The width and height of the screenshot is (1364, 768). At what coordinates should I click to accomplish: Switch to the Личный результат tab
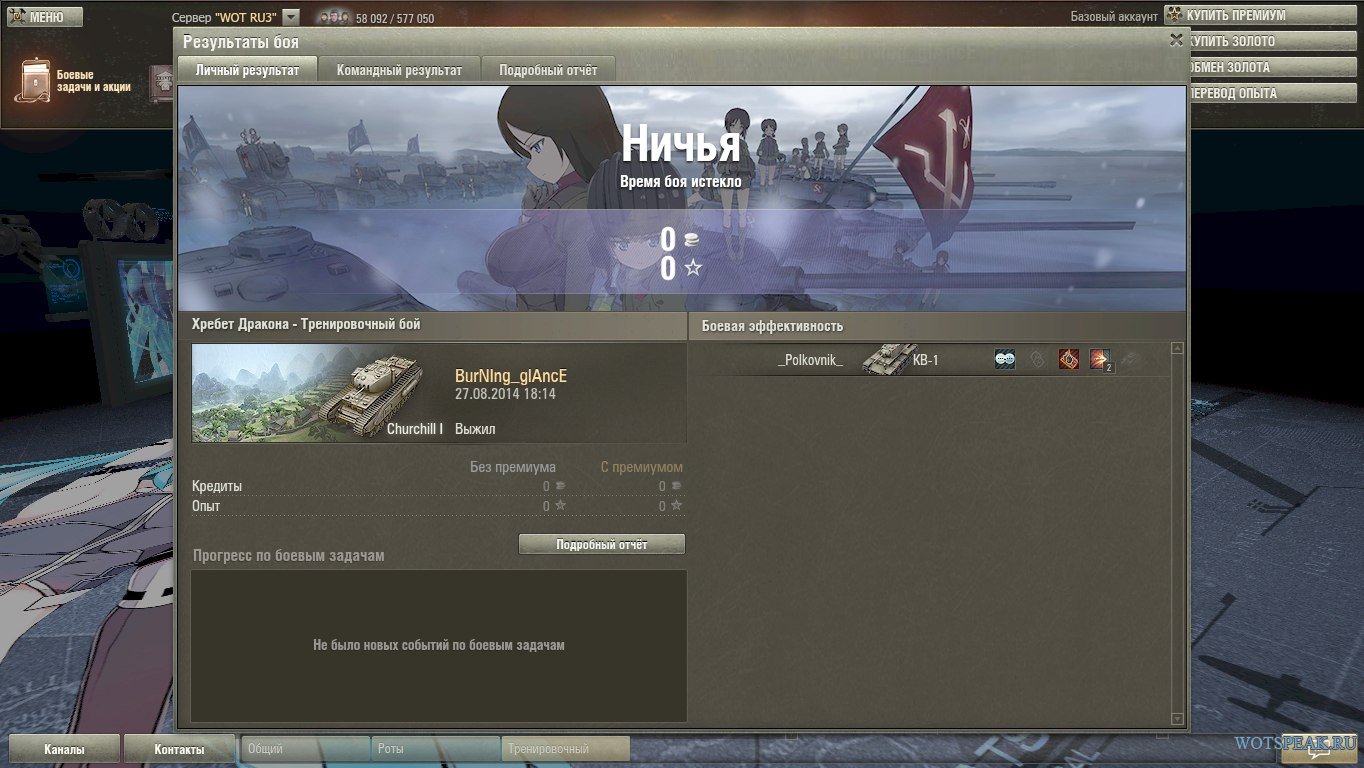pos(247,70)
